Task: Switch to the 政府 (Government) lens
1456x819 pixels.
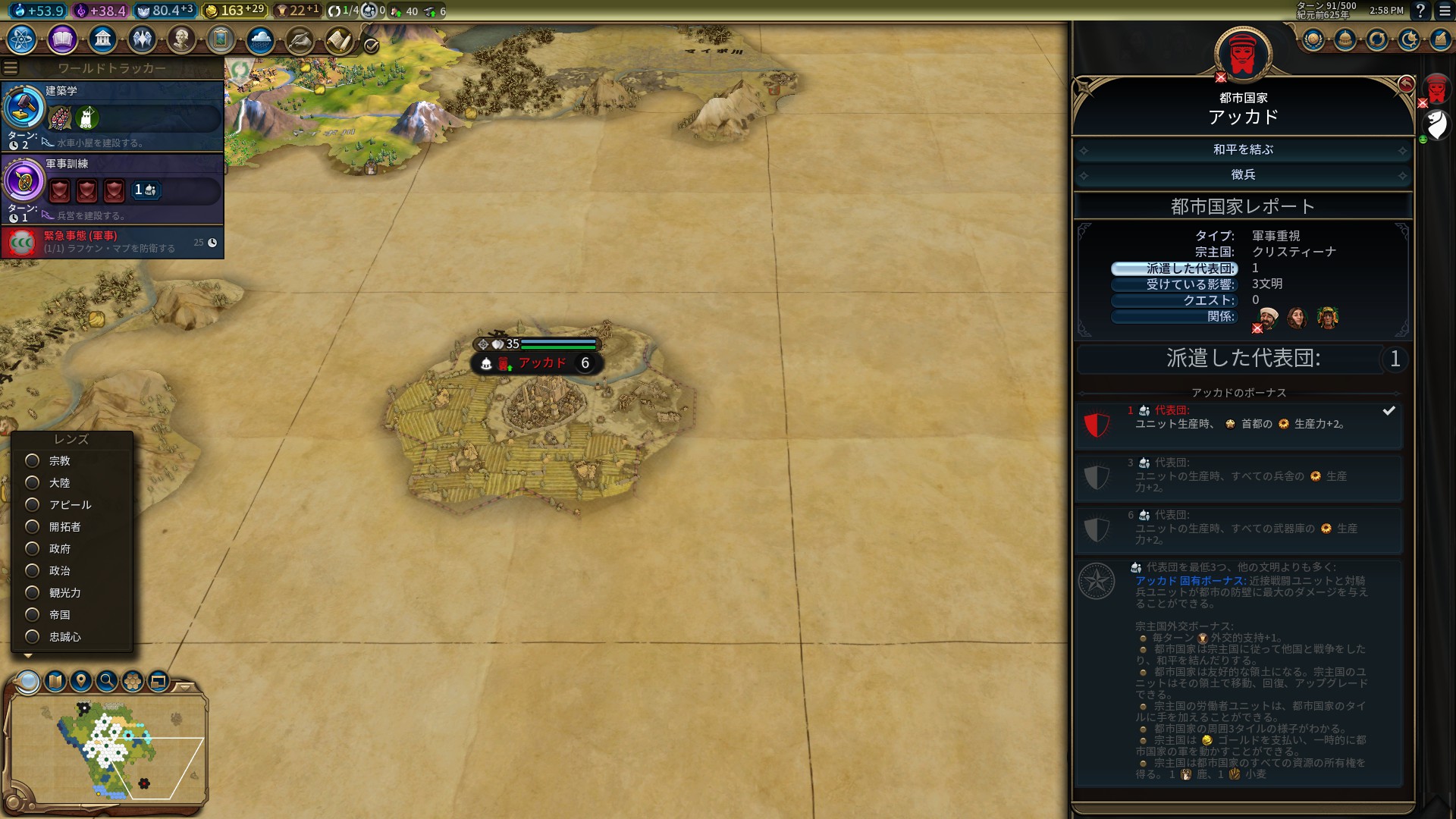Action: point(33,549)
